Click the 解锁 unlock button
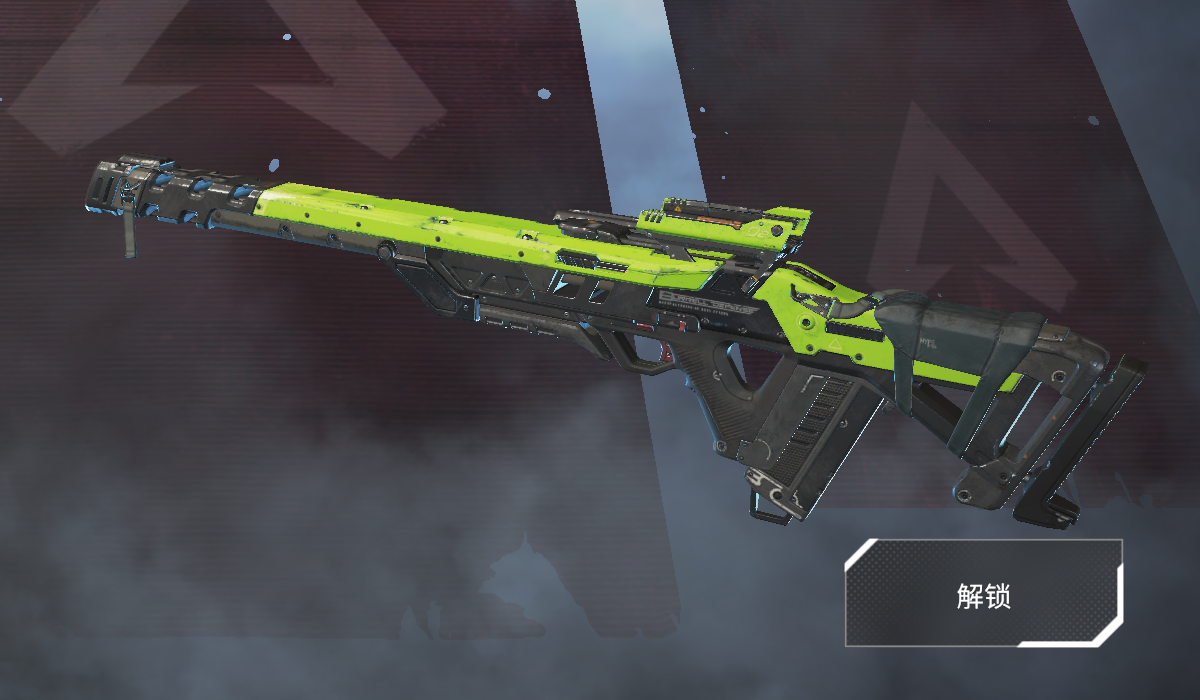The width and height of the screenshot is (1200, 700). tap(983, 594)
